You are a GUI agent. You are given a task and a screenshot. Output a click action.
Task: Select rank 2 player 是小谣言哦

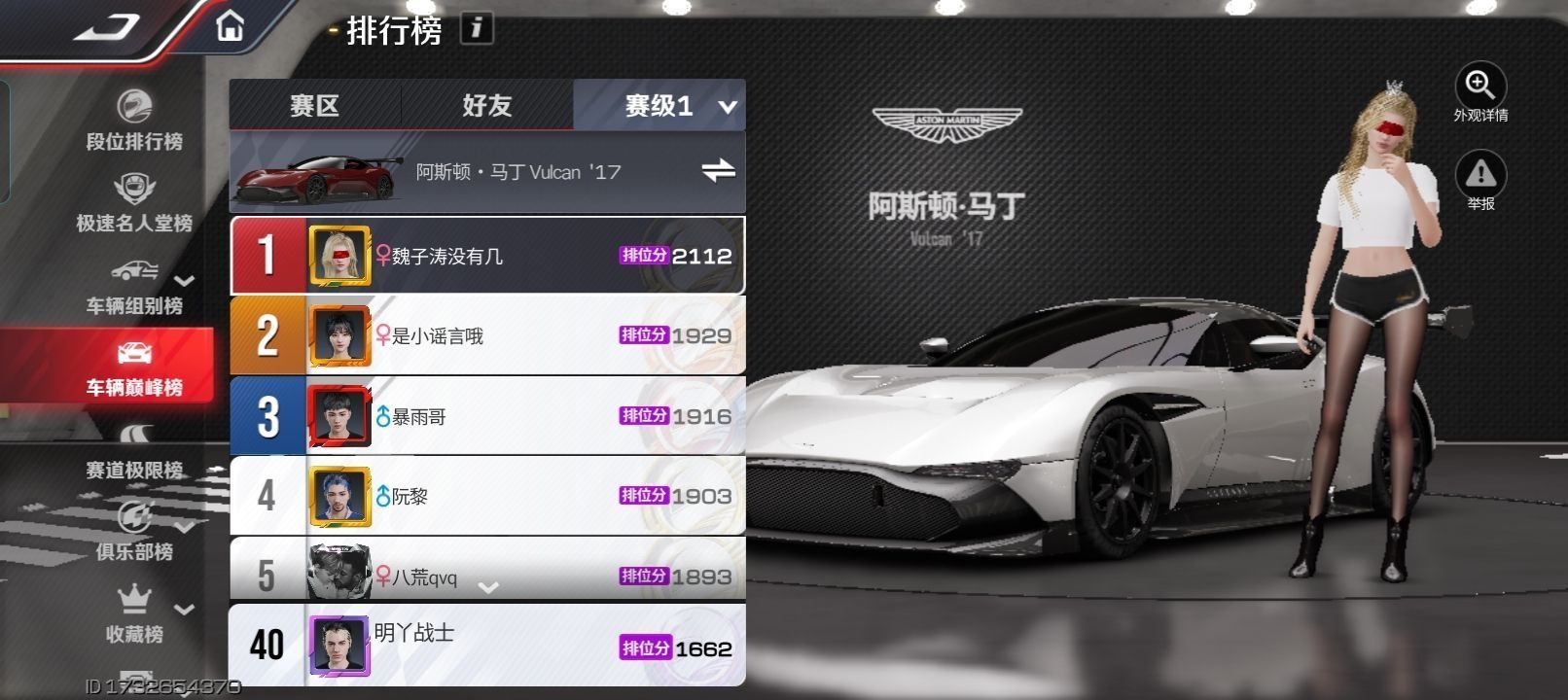pyautogui.click(x=486, y=336)
